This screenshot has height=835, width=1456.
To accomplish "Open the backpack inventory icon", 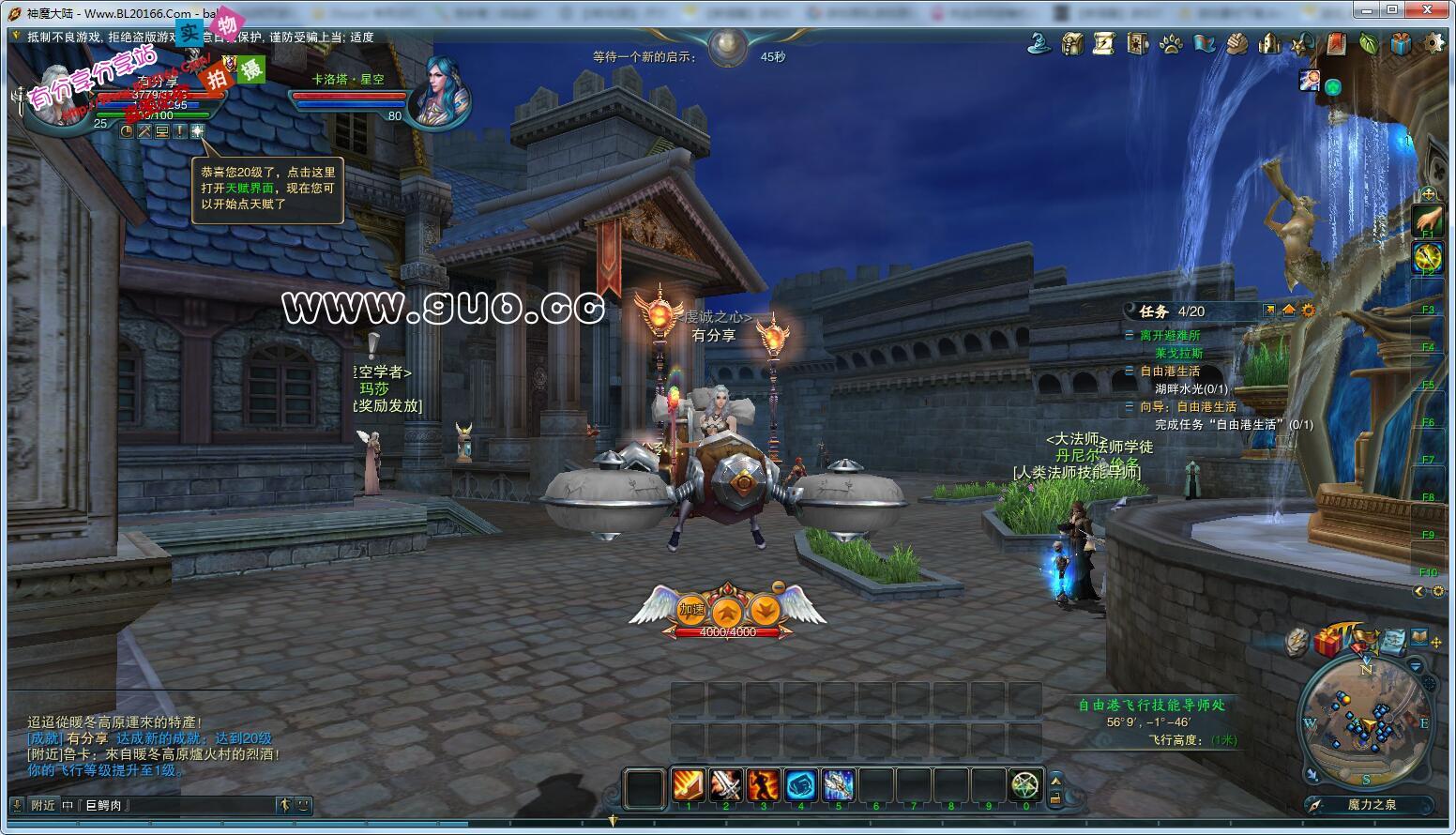I will (x=1072, y=43).
